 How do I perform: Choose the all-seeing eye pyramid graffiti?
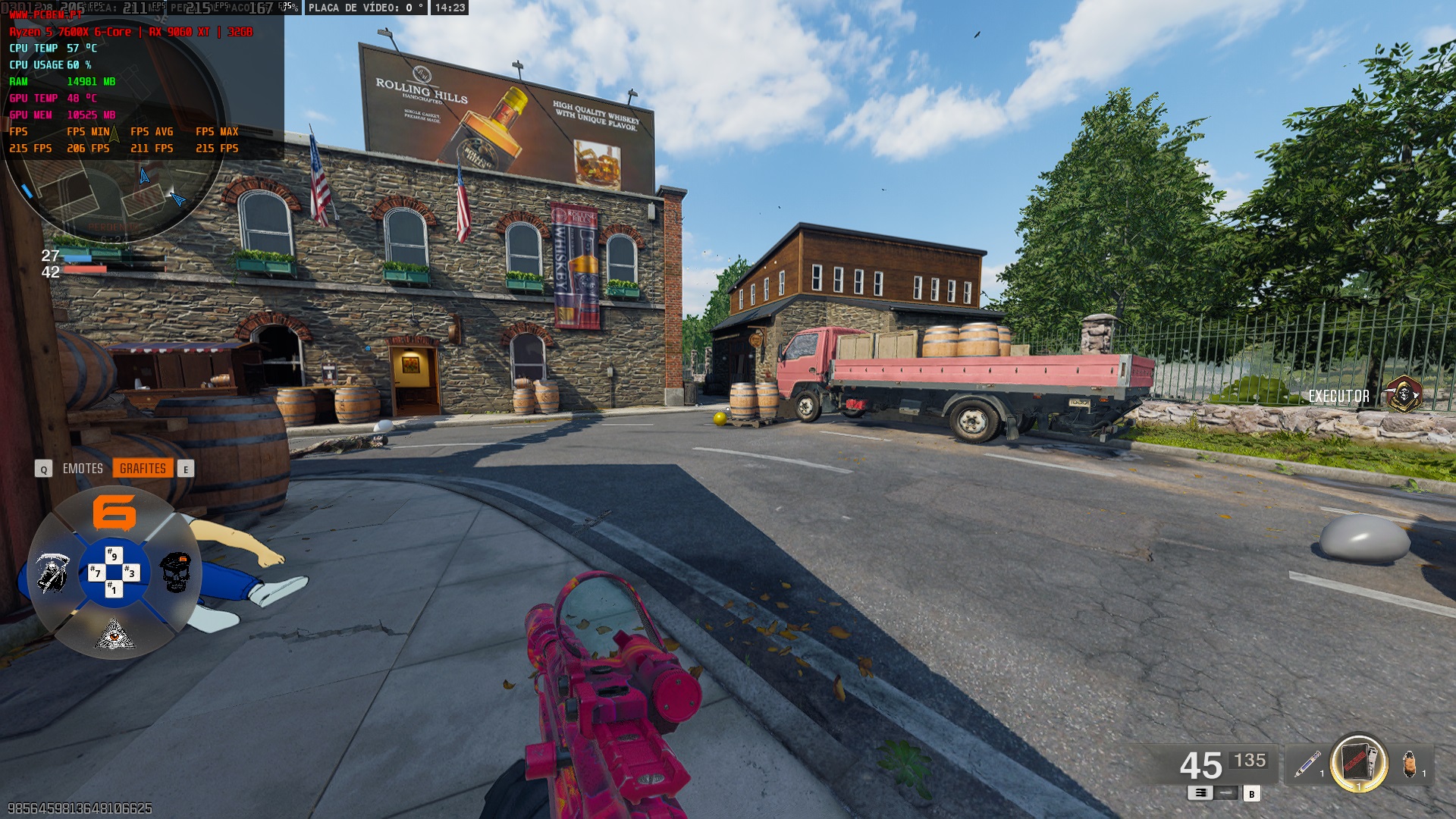[115, 634]
